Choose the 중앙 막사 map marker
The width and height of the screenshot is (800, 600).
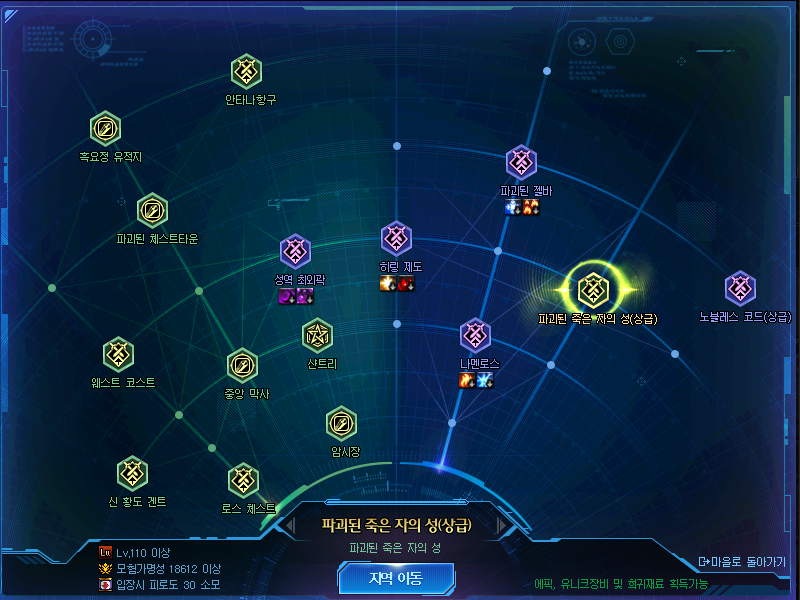tap(243, 365)
